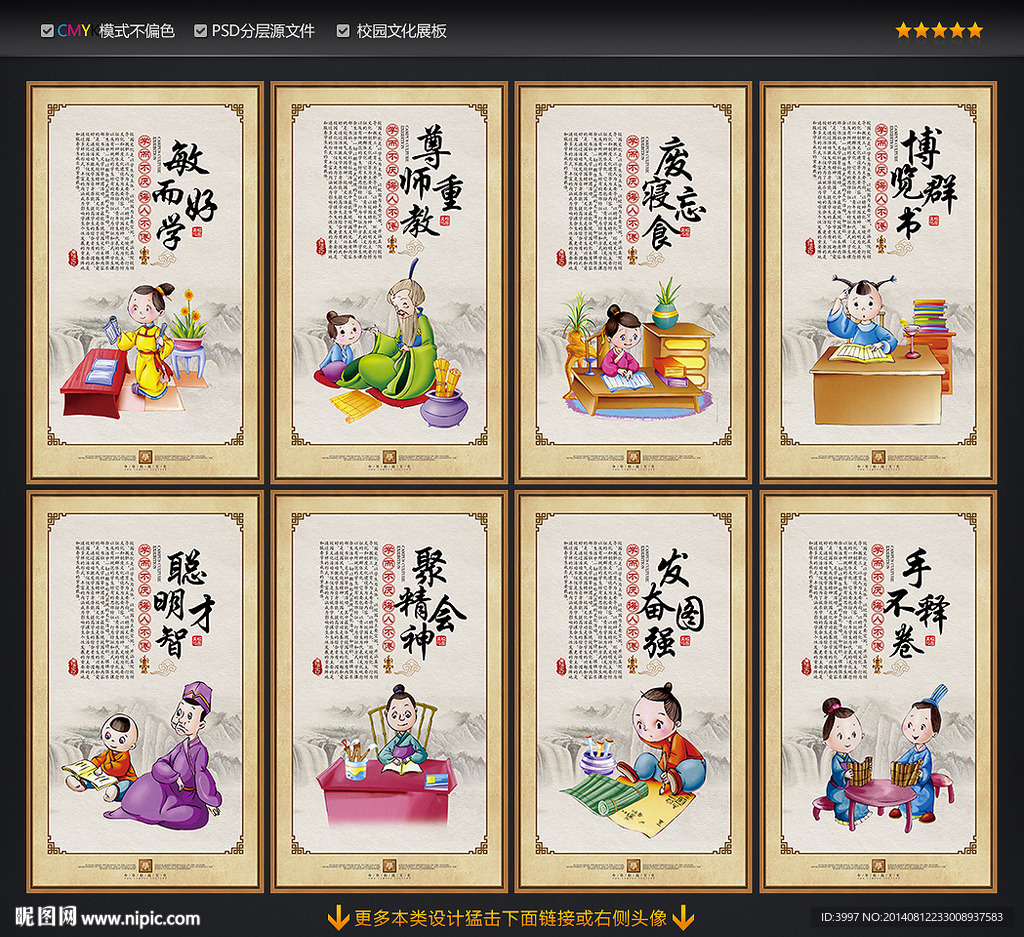Choose the 废寝忘食 poster

click(634, 282)
